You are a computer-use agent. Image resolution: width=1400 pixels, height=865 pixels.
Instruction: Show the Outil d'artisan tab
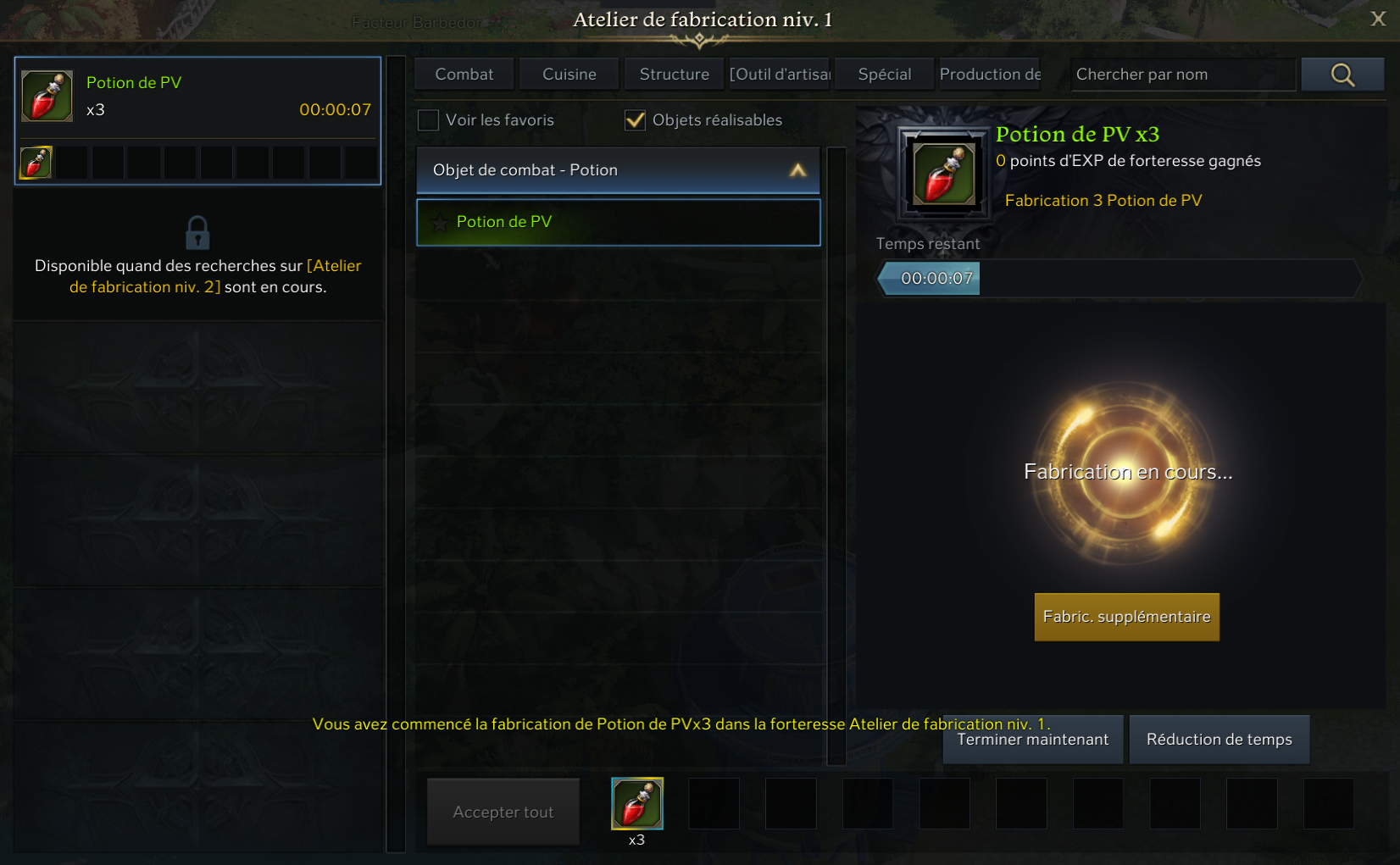[780, 75]
